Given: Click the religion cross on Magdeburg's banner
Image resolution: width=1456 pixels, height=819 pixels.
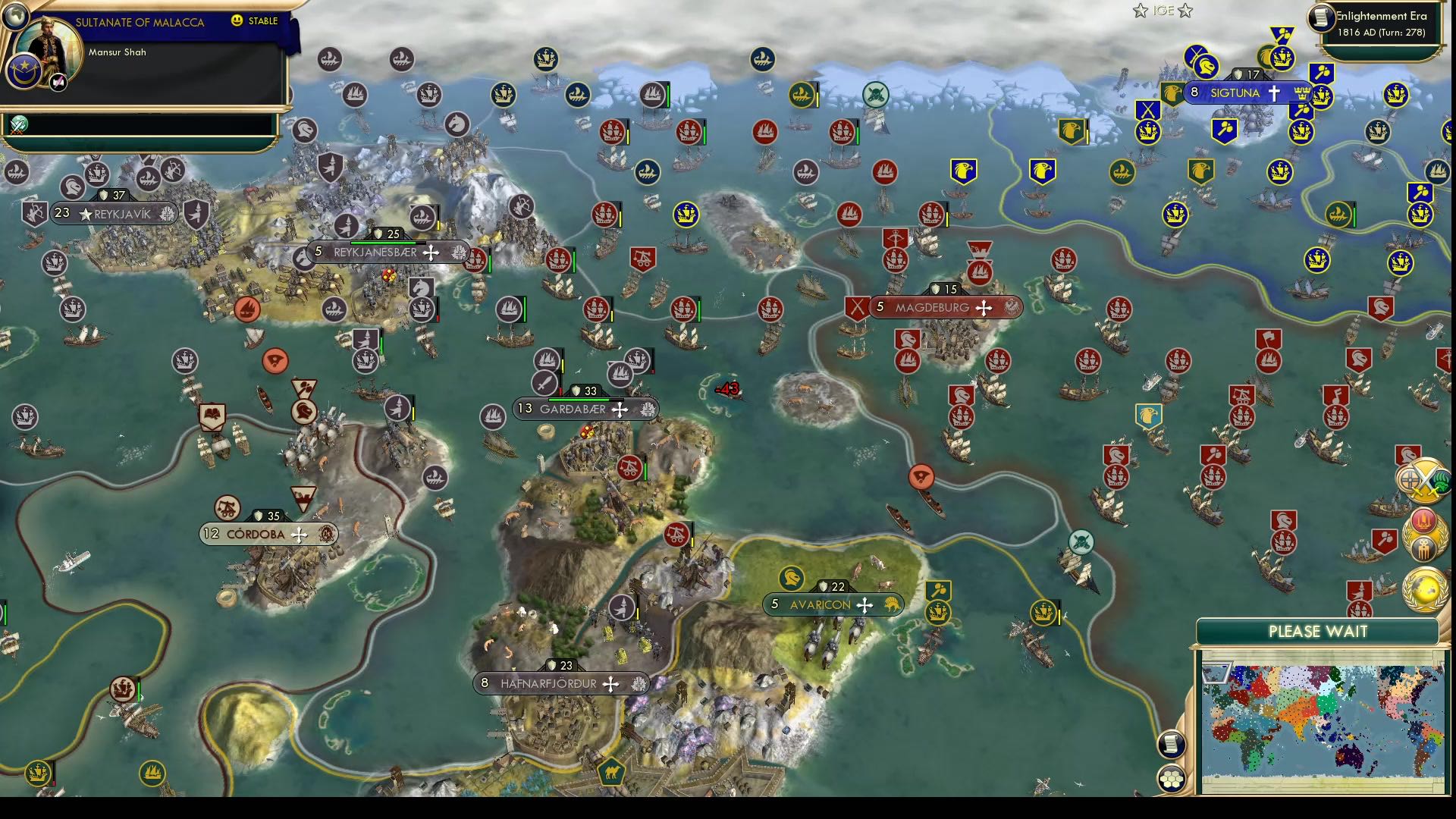Looking at the screenshot, I should (984, 307).
